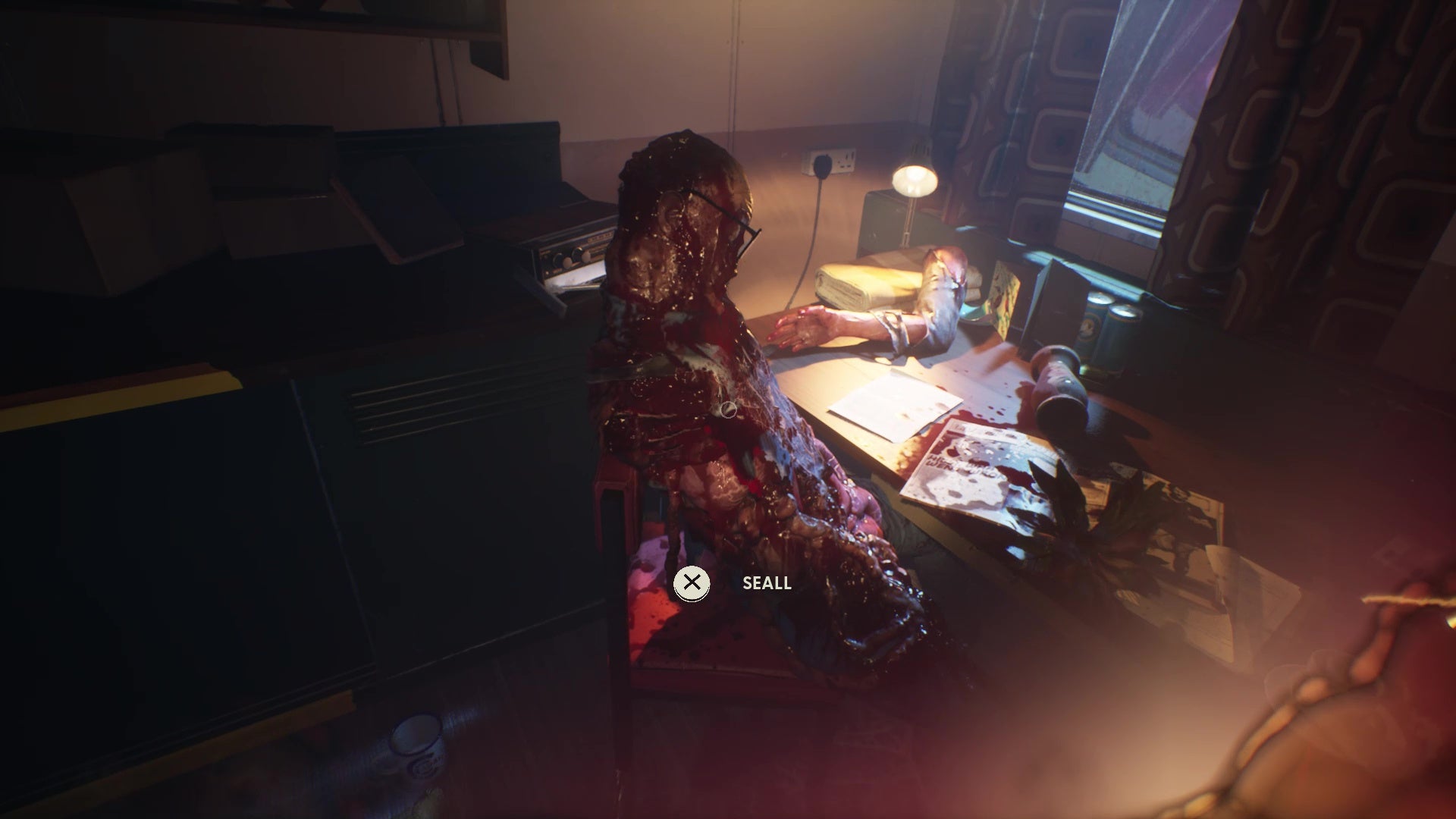Click the SEALL interaction label
This screenshot has width=1456, height=819.
coord(766,584)
